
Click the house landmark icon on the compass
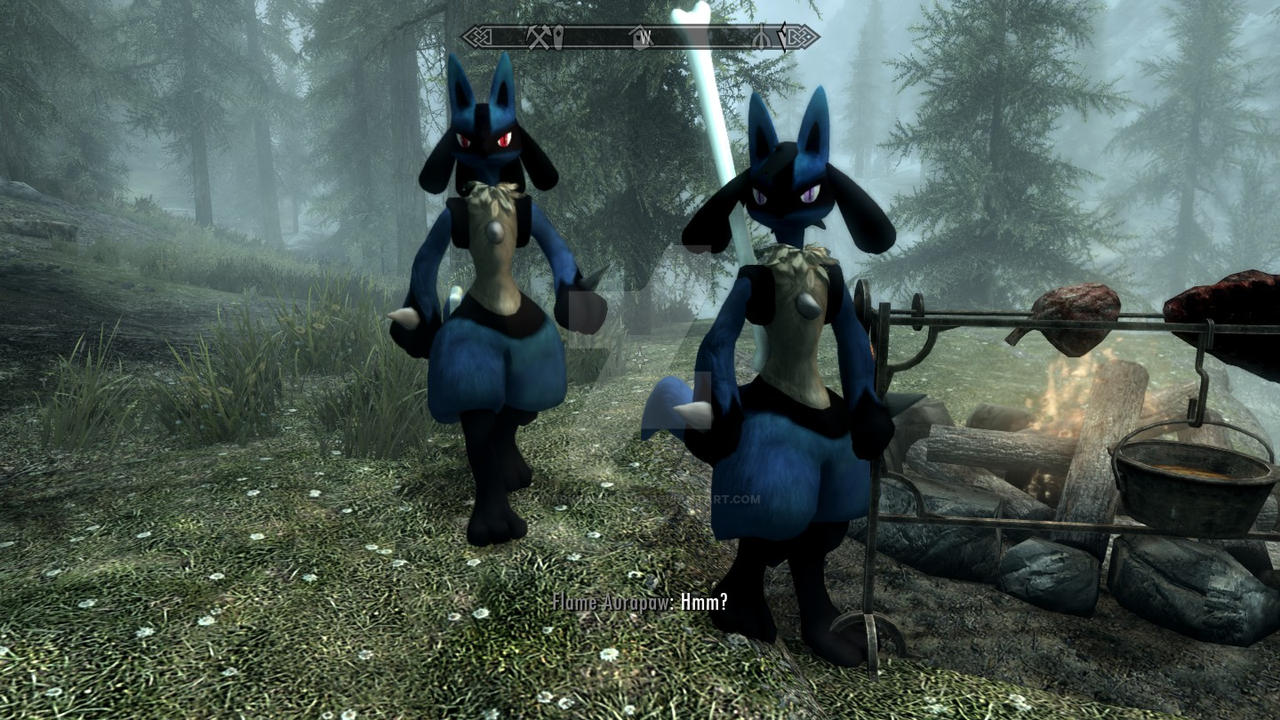[637, 38]
